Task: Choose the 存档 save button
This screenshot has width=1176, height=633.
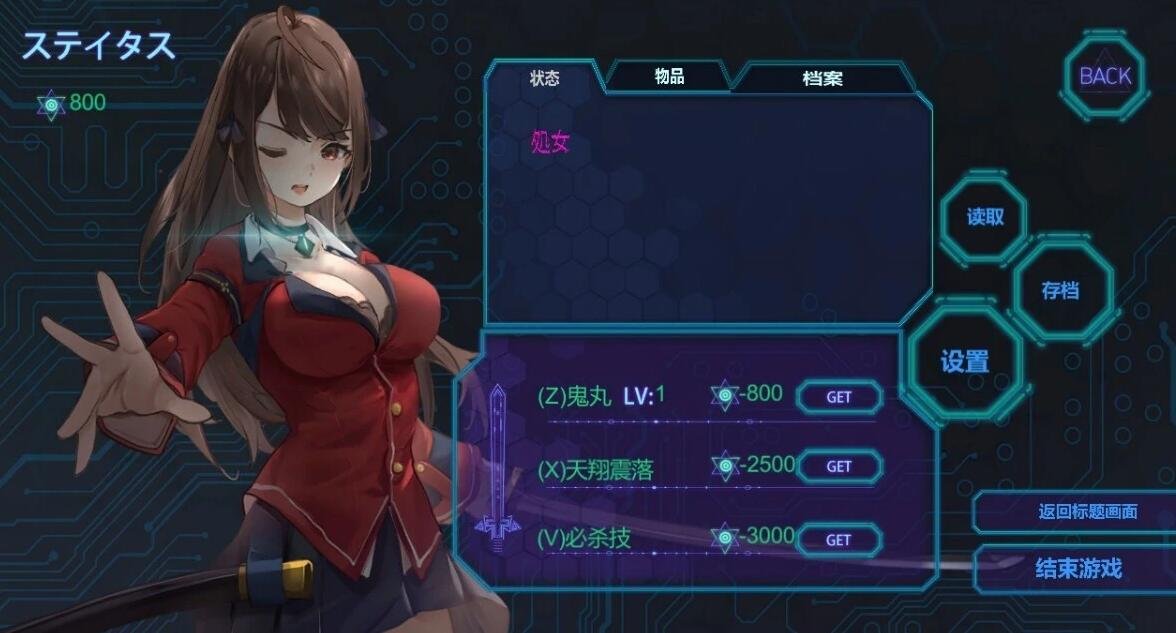Action: coord(1061,291)
